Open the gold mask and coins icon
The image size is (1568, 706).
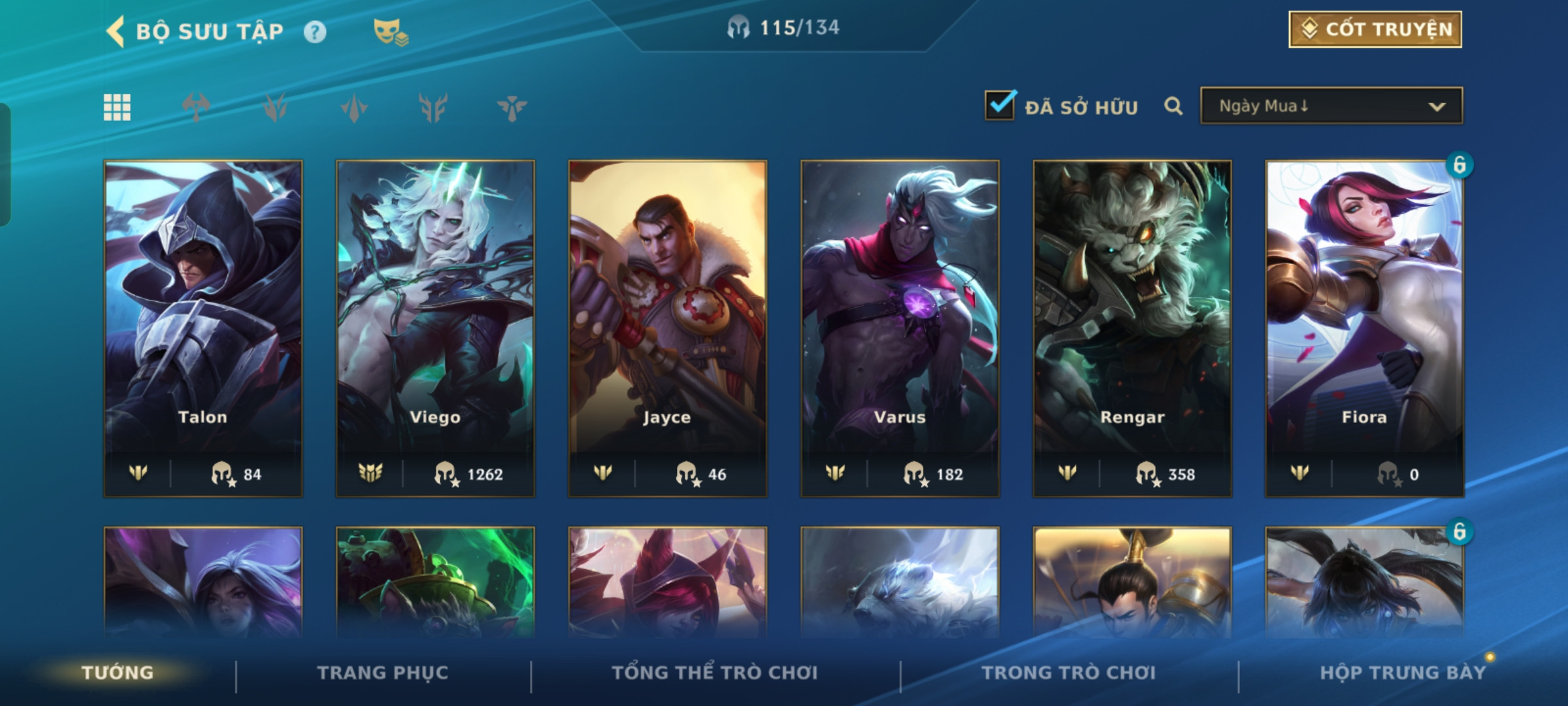[x=390, y=32]
